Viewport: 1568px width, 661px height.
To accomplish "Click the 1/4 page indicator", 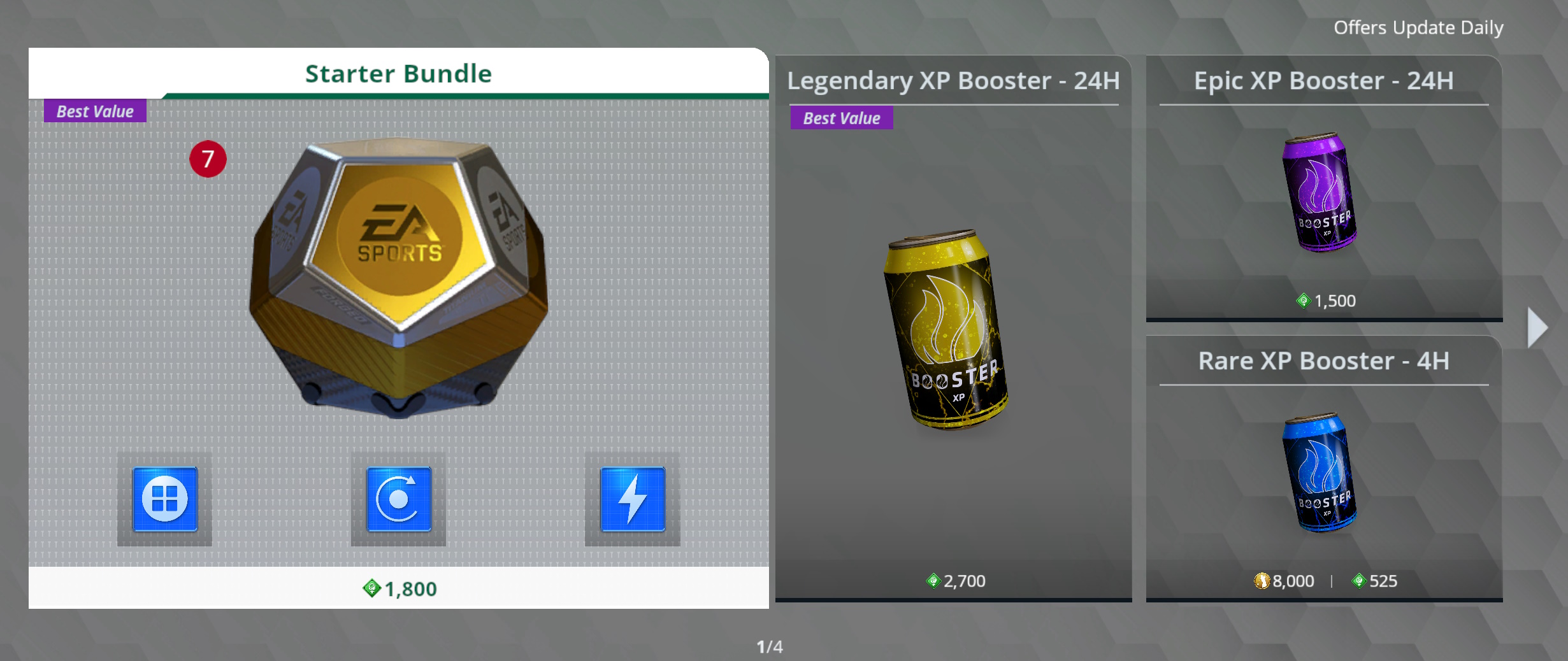I will [771, 645].
